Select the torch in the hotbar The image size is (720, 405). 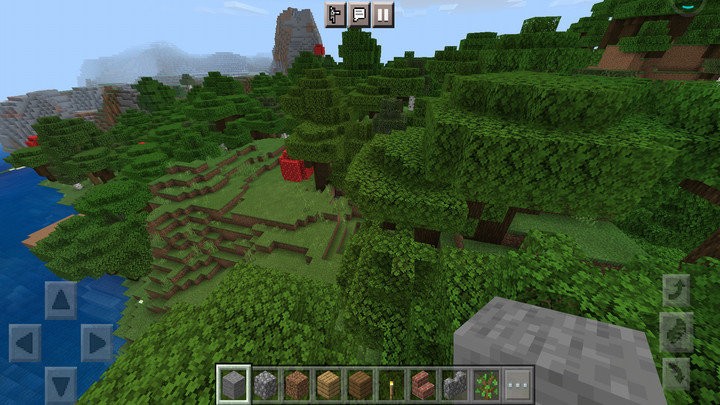(391, 383)
